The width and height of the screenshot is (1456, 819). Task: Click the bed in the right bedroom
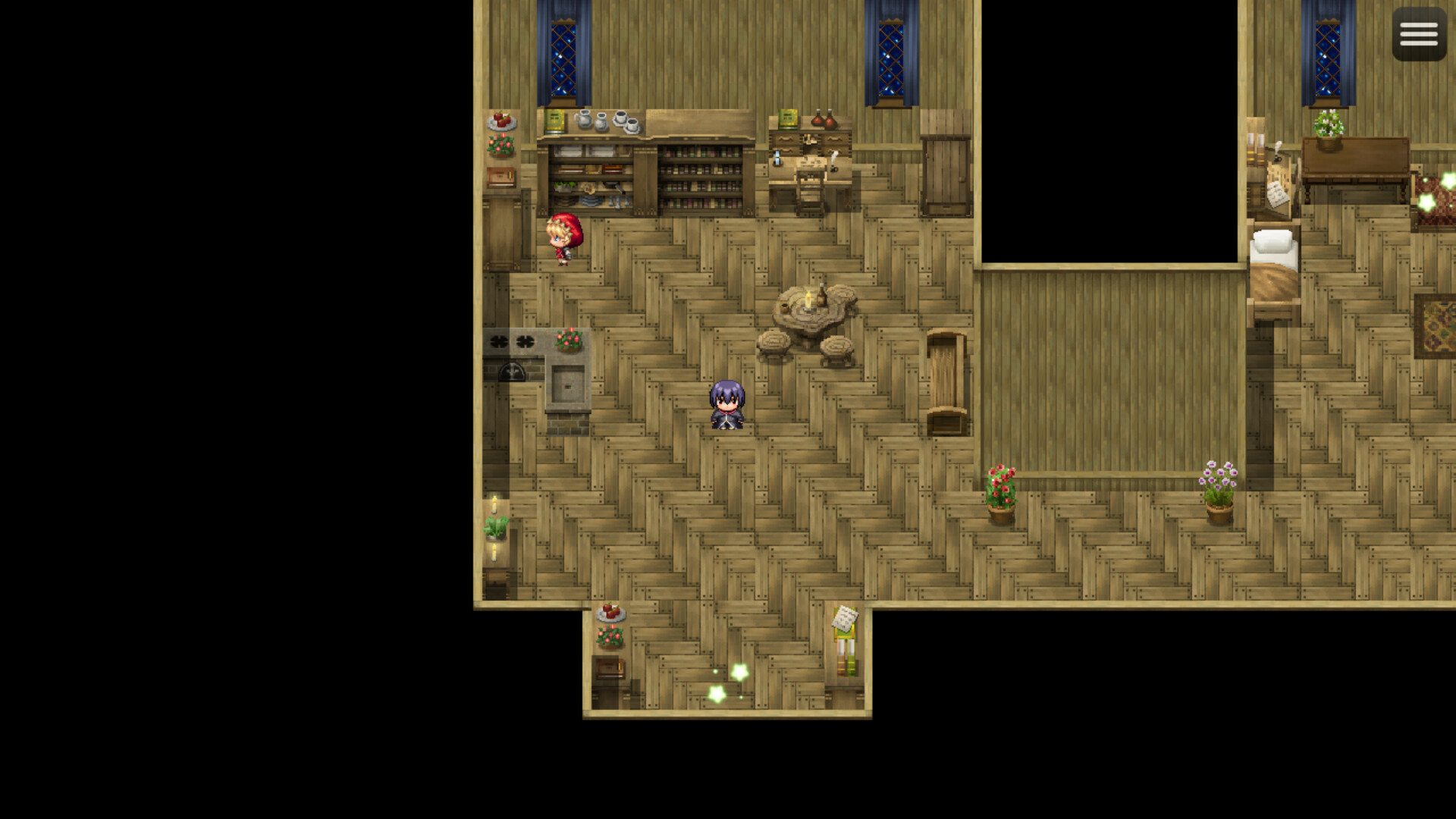[x=1274, y=265]
